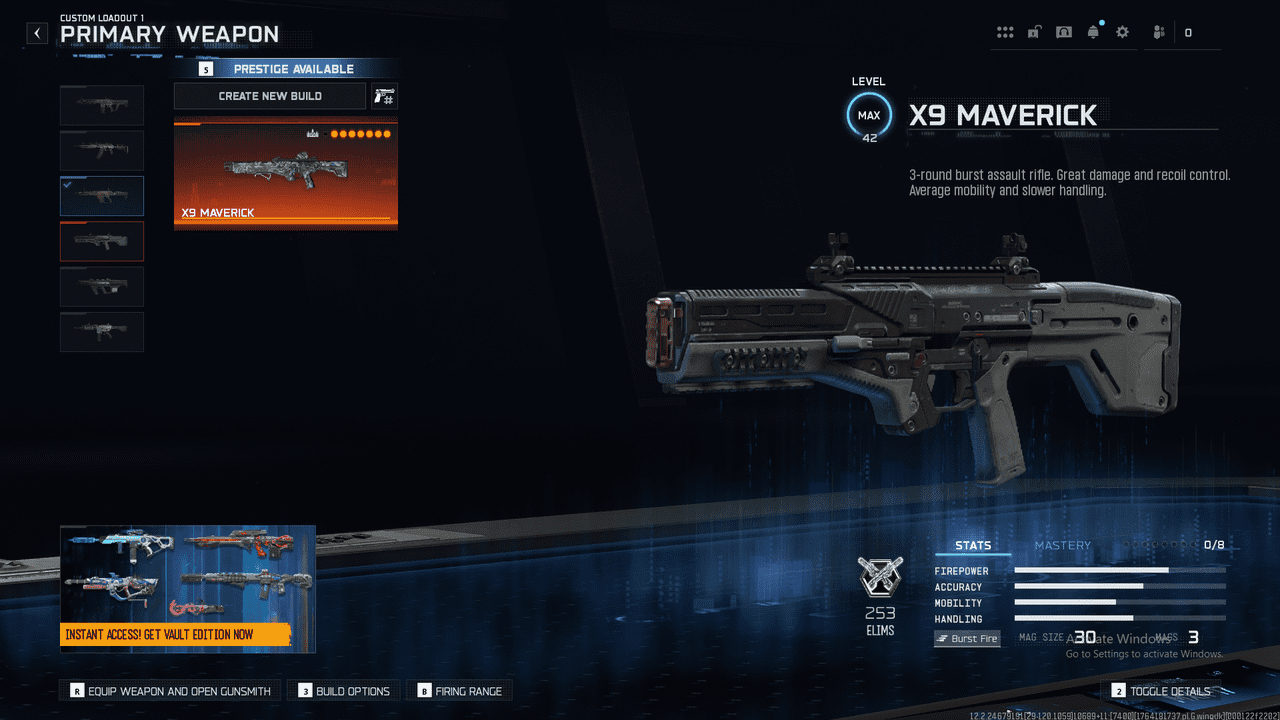This screenshot has height=720, width=1280.
Task: Open the Vault Edition instant access ad
Action: [x=188, y=589]
